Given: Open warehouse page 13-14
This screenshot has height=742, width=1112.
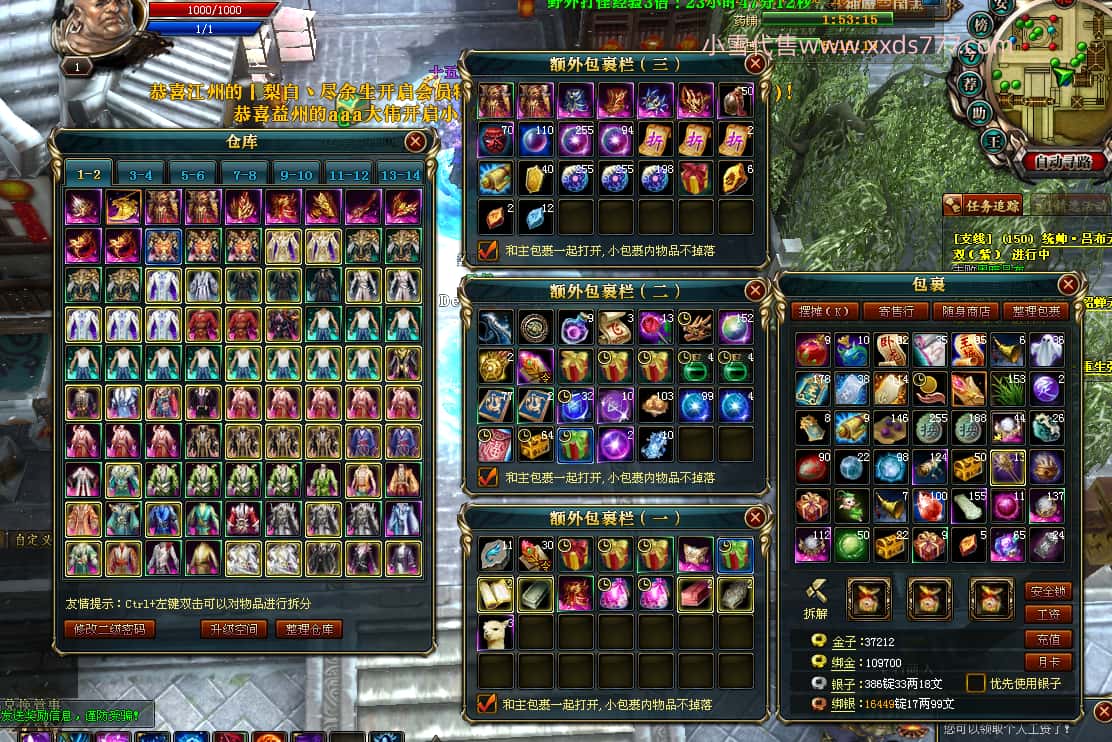Looking at the screenshot, I should coord(401,175).
